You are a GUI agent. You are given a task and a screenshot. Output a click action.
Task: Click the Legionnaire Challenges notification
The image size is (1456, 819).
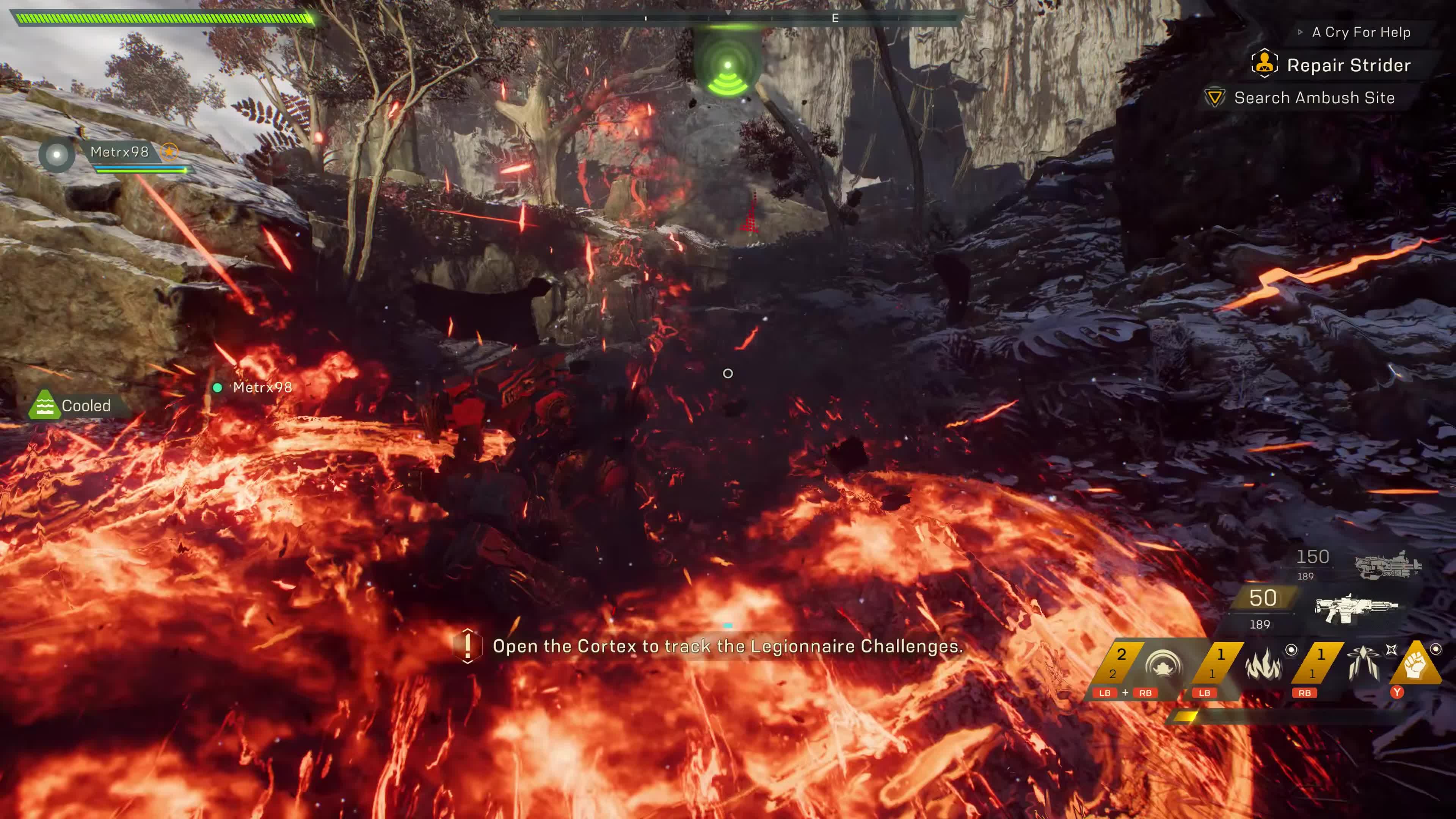pos(727,646)
